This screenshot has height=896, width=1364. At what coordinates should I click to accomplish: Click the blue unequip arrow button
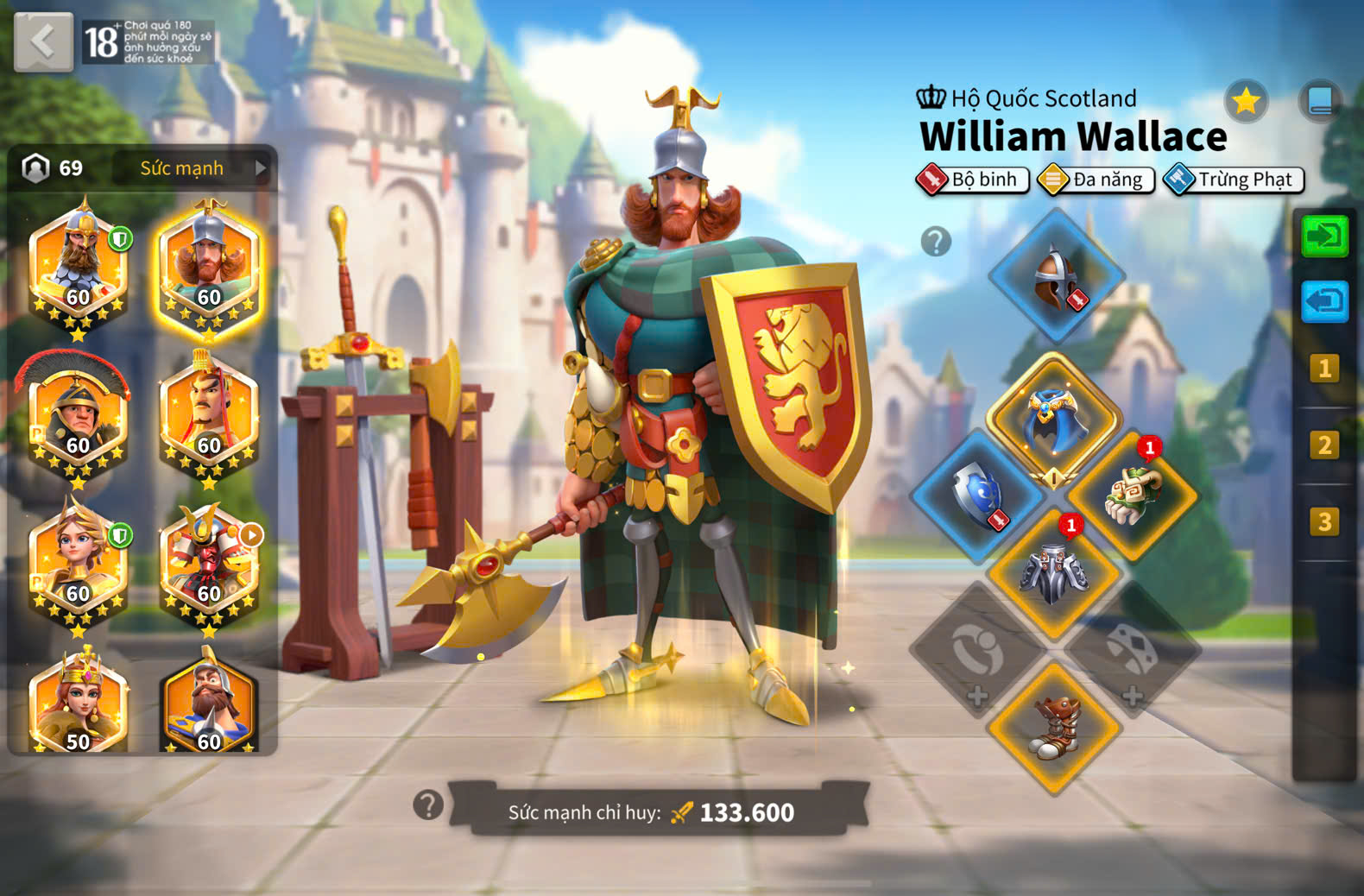1324,301
